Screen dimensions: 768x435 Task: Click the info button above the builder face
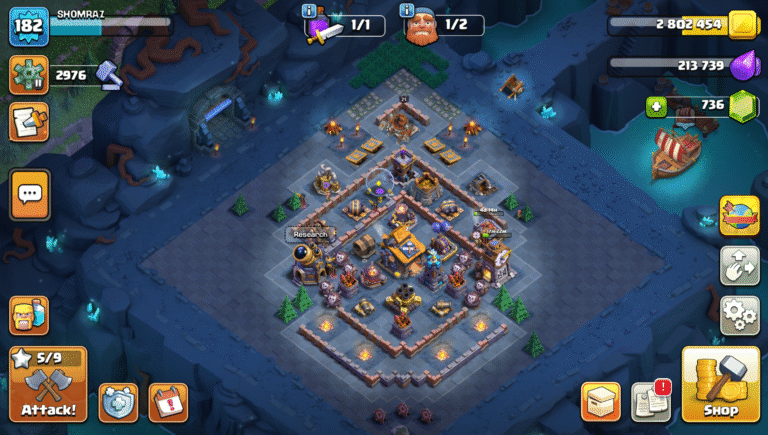point(407,11)
